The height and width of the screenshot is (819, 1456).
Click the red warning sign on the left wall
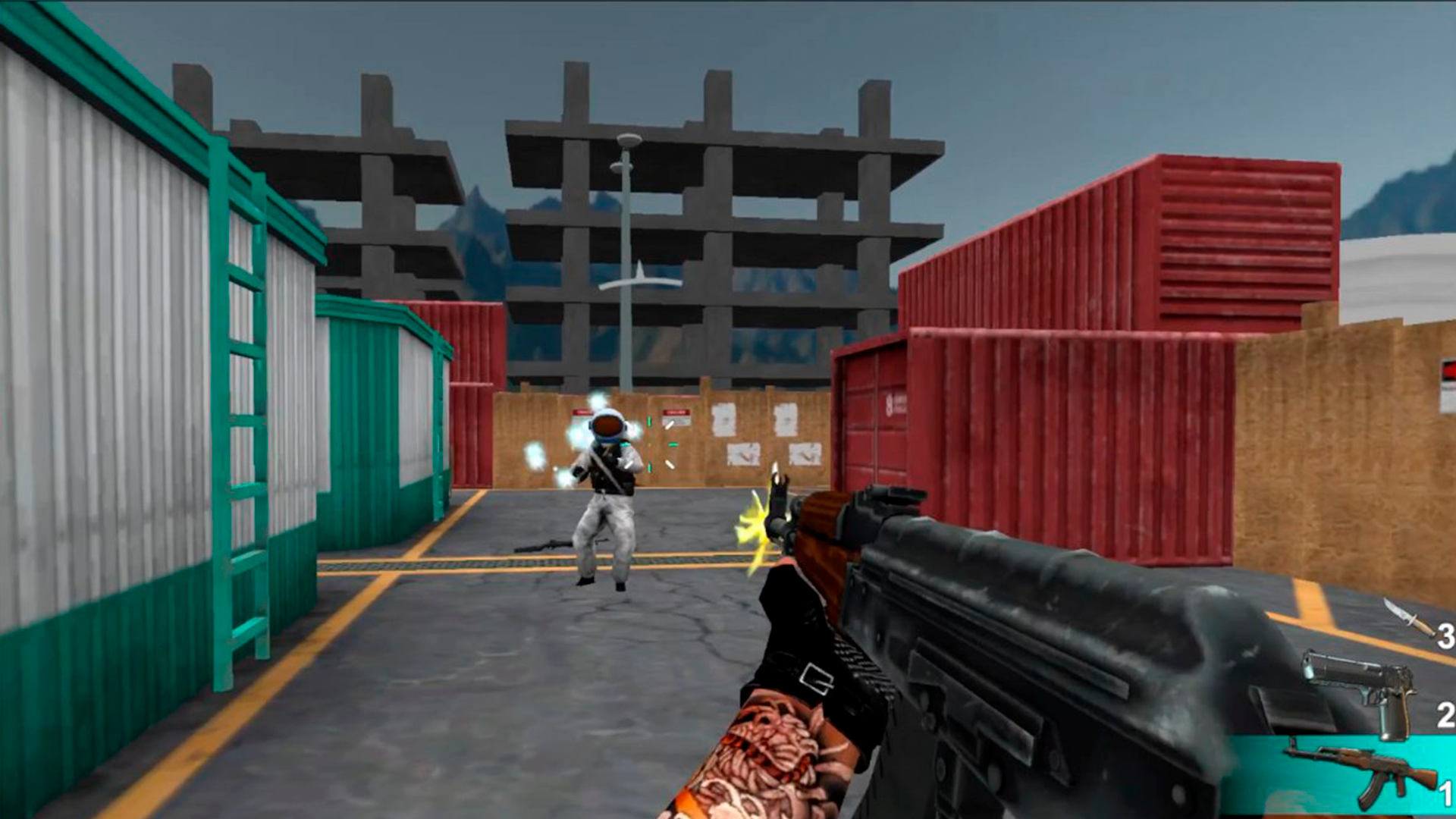point(583,412)
